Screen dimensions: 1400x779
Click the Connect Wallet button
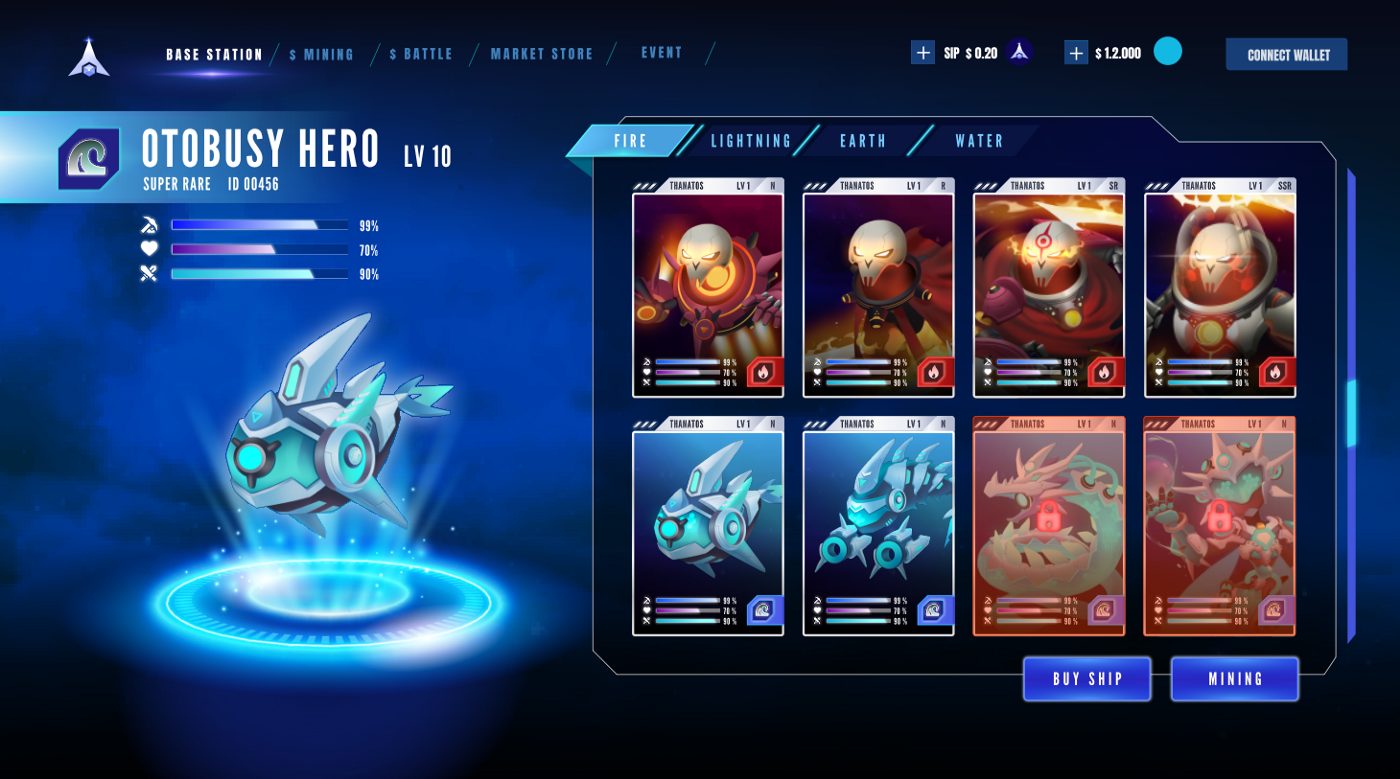pyautogui.click(x=1287, y=55)
